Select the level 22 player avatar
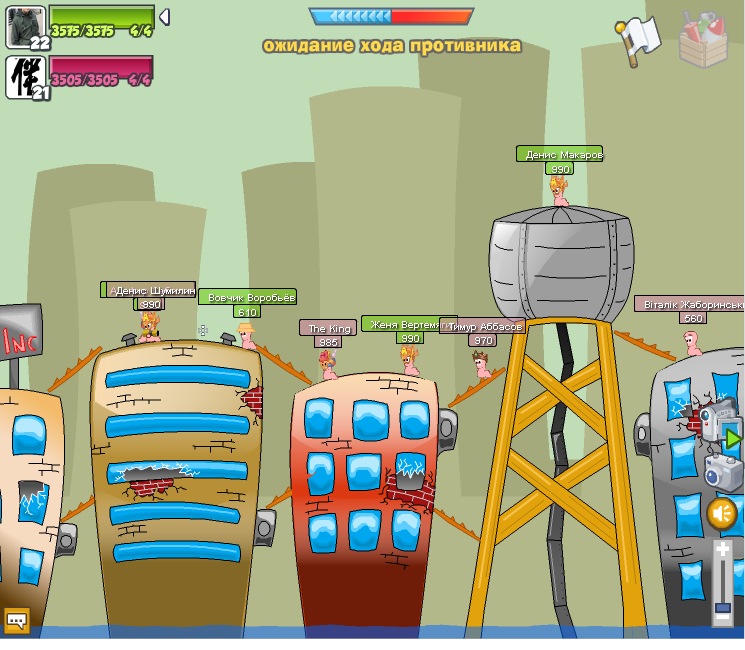The height and width of the screenshot is (650, 745). coord(24,25)
